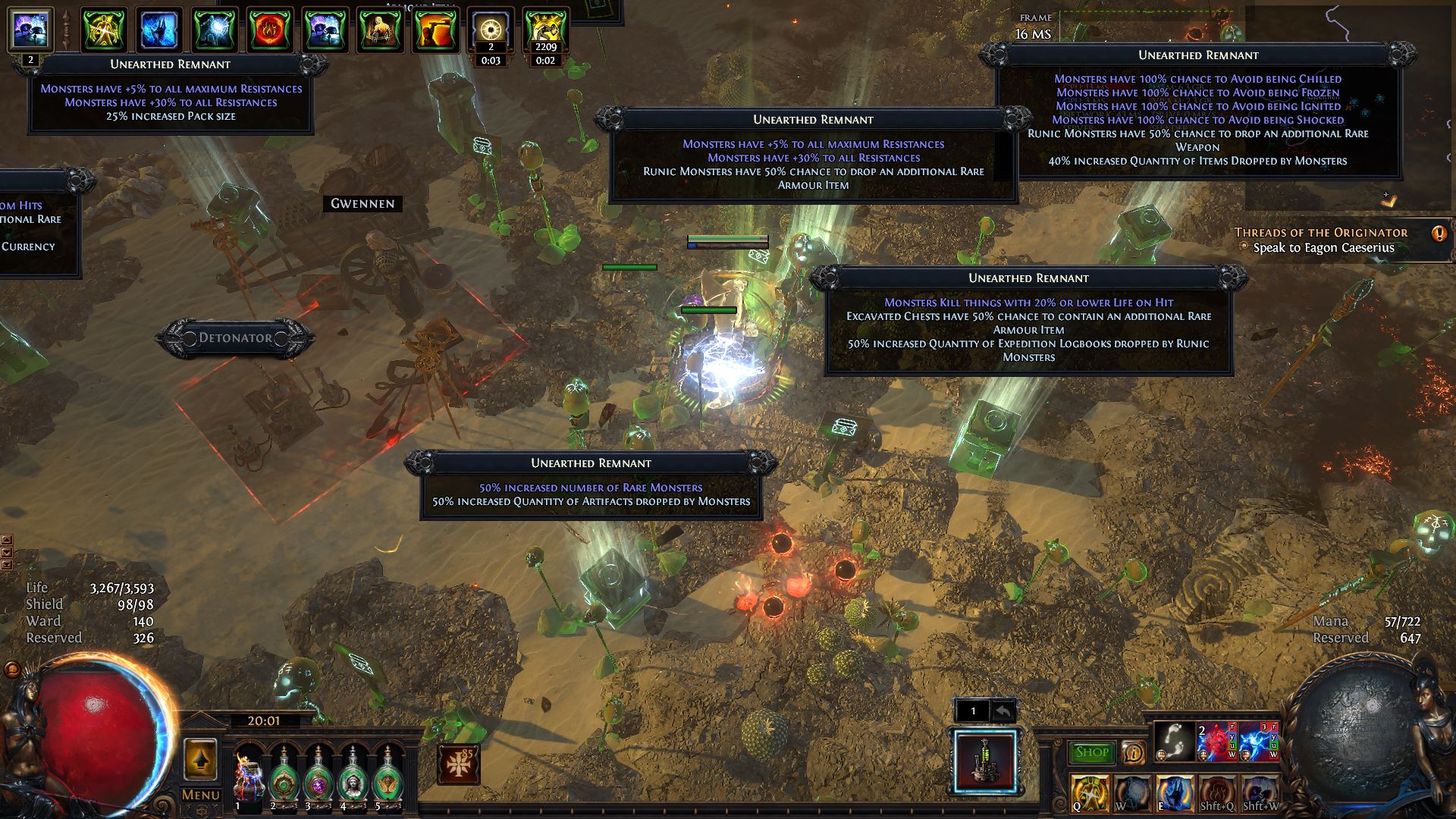Use the bust-emblem flask in slot 4
Image resolution: width=1456 pixels, height=819 pixels.
pyautogui.click(x=353, y=775)
